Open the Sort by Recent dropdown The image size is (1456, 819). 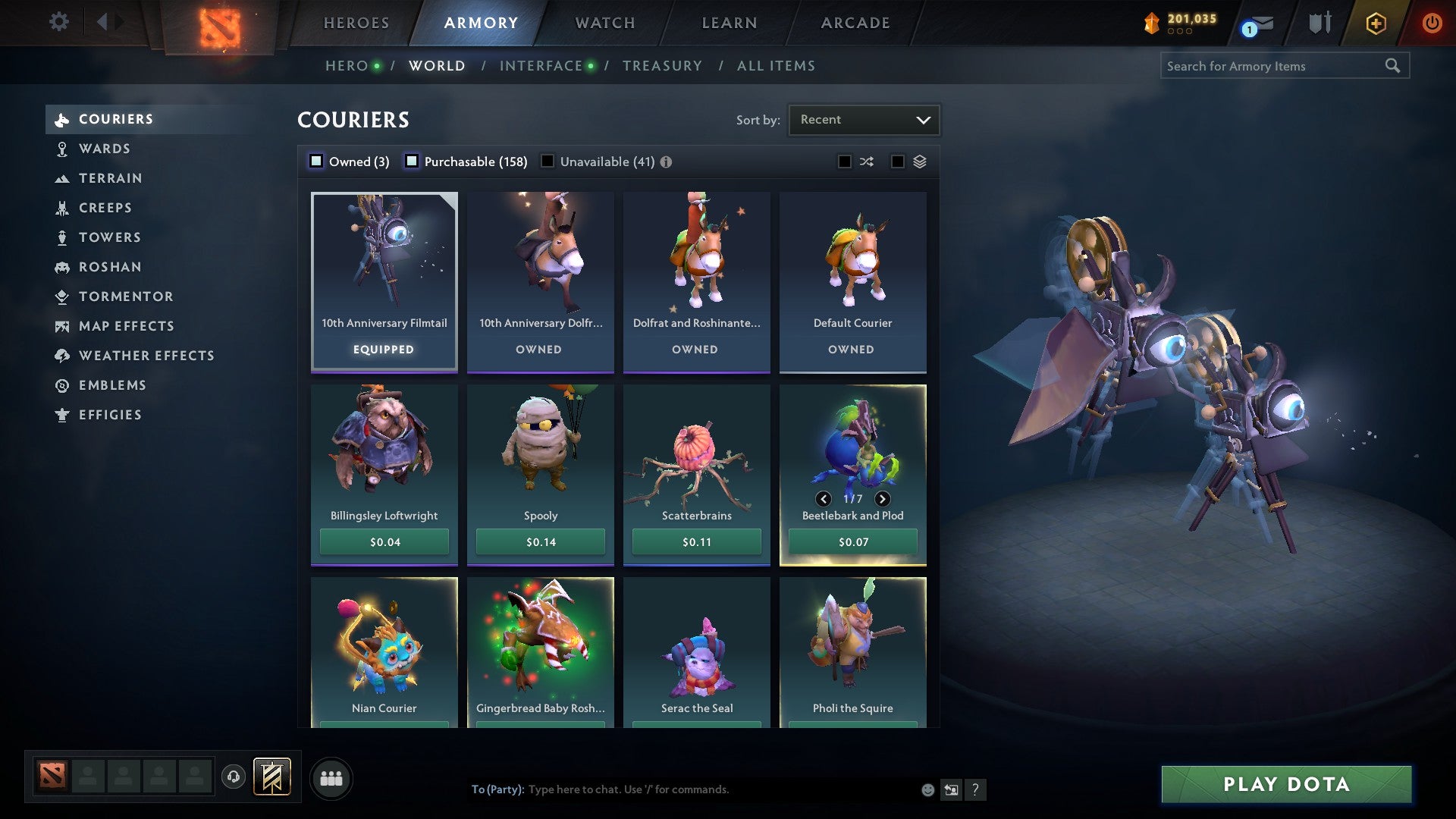(863, 119)
